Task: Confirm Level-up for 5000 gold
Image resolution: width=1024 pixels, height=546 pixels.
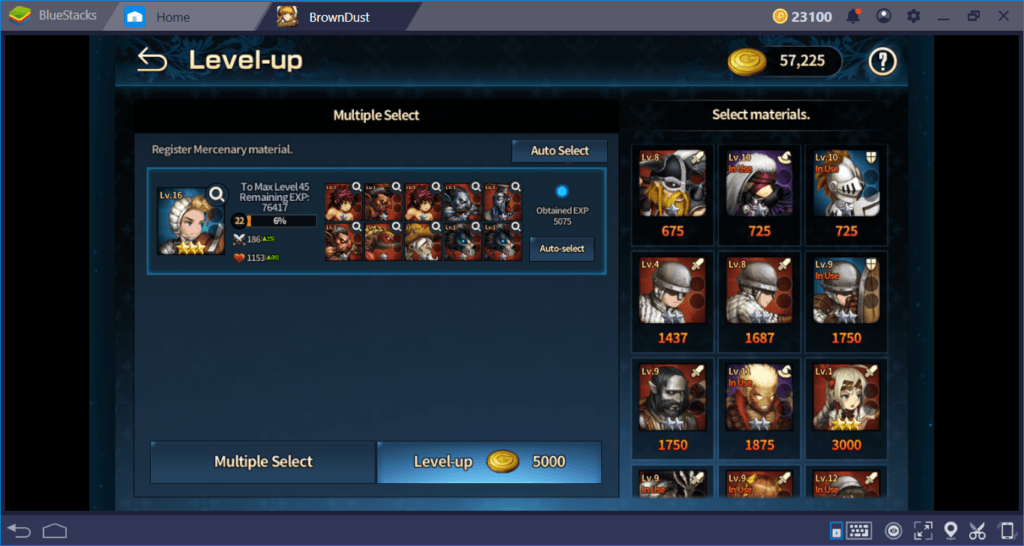Action: [x=489, y=462]
